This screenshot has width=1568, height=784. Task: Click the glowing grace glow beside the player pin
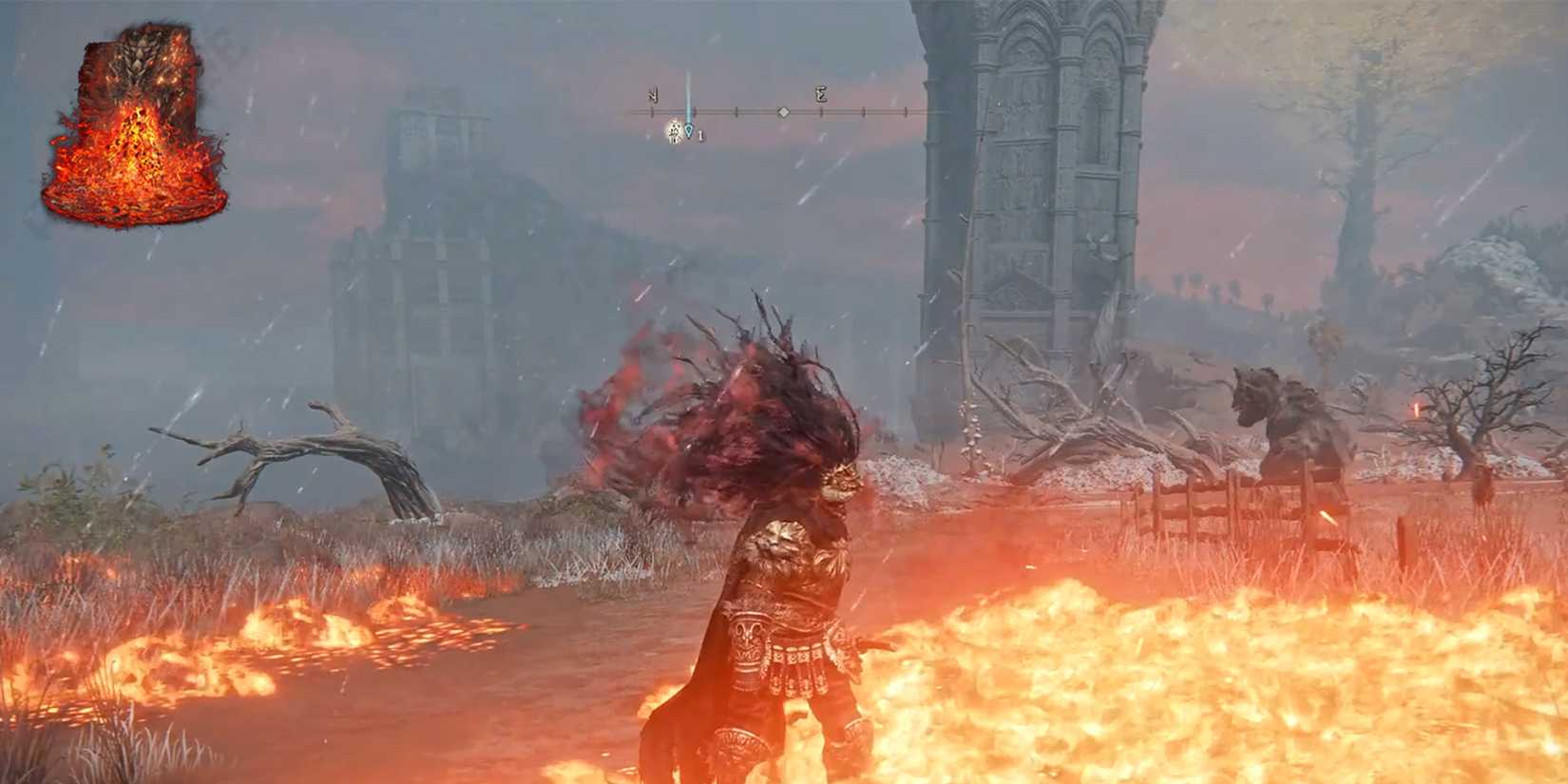[673, 131]
